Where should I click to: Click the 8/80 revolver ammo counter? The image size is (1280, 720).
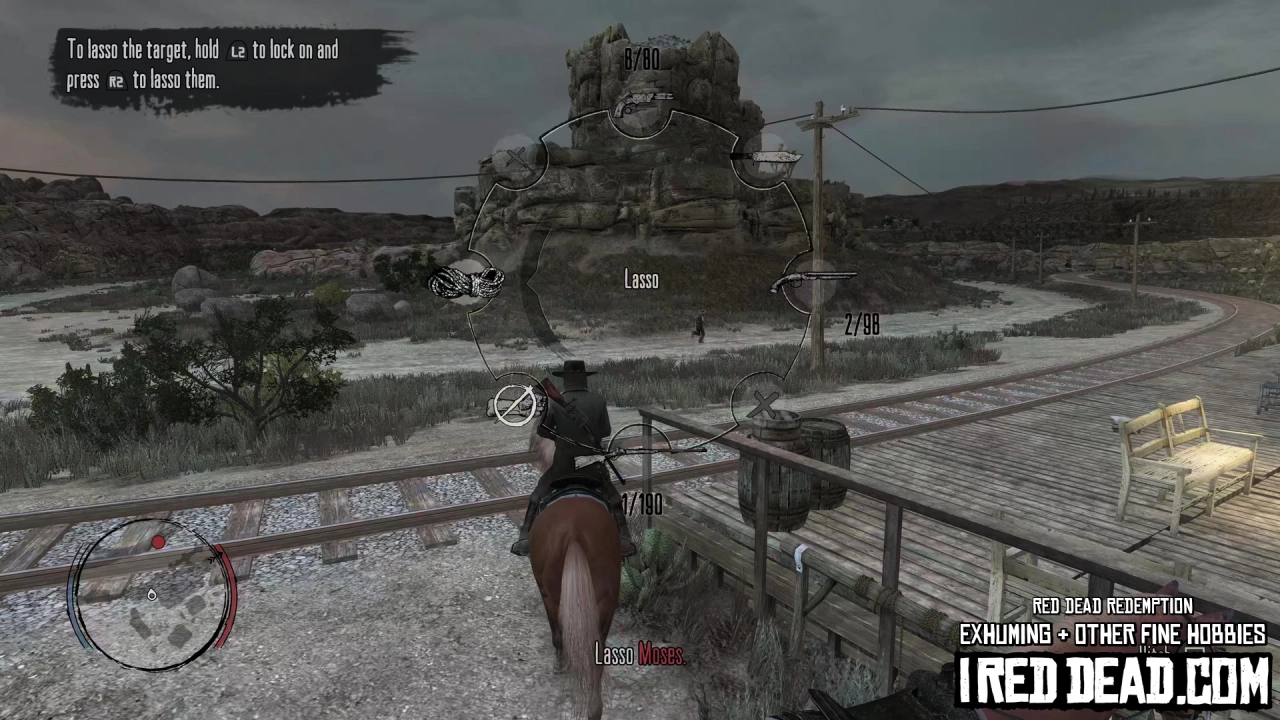pyautogui.click(x=640, y=60)
